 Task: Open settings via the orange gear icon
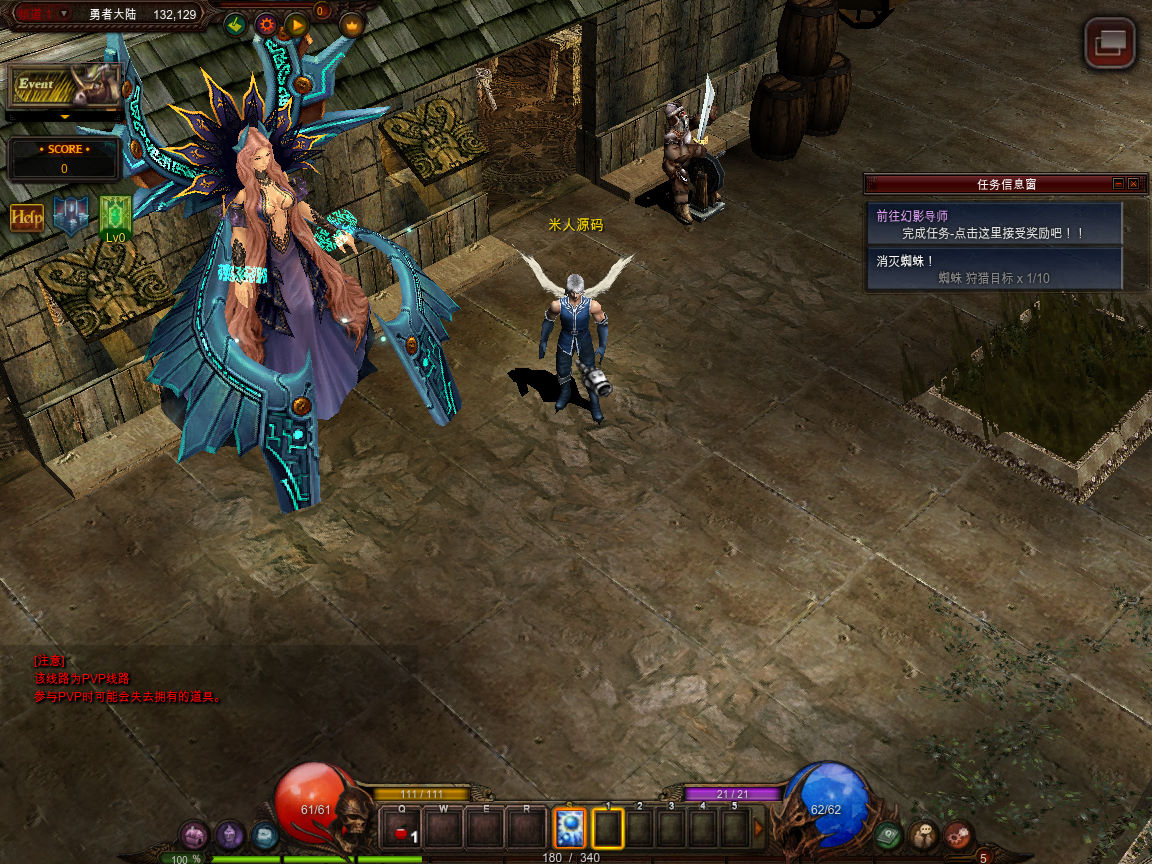click(266, 25)
